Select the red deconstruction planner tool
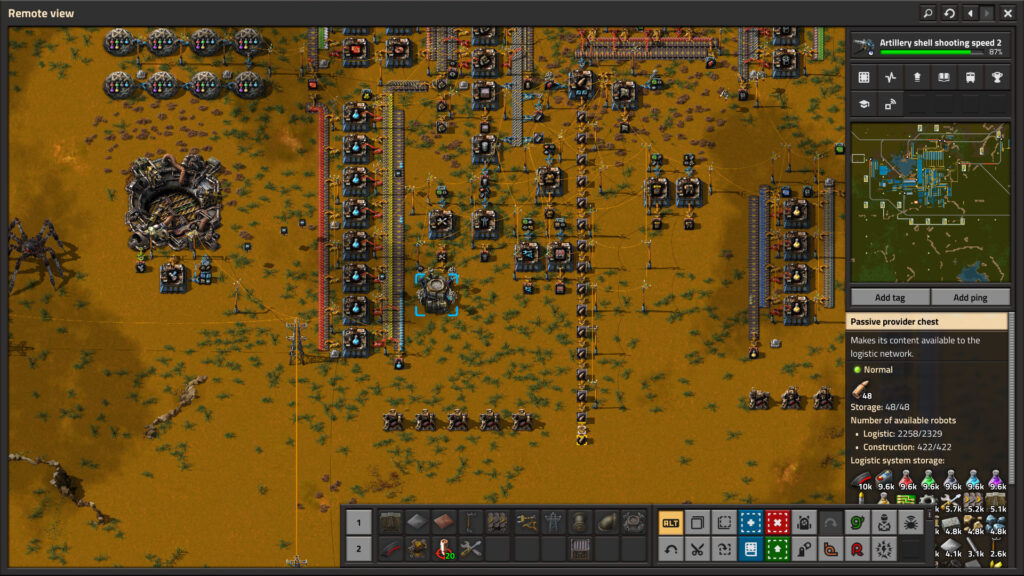 pyautogui.click(x=777, y=521)
